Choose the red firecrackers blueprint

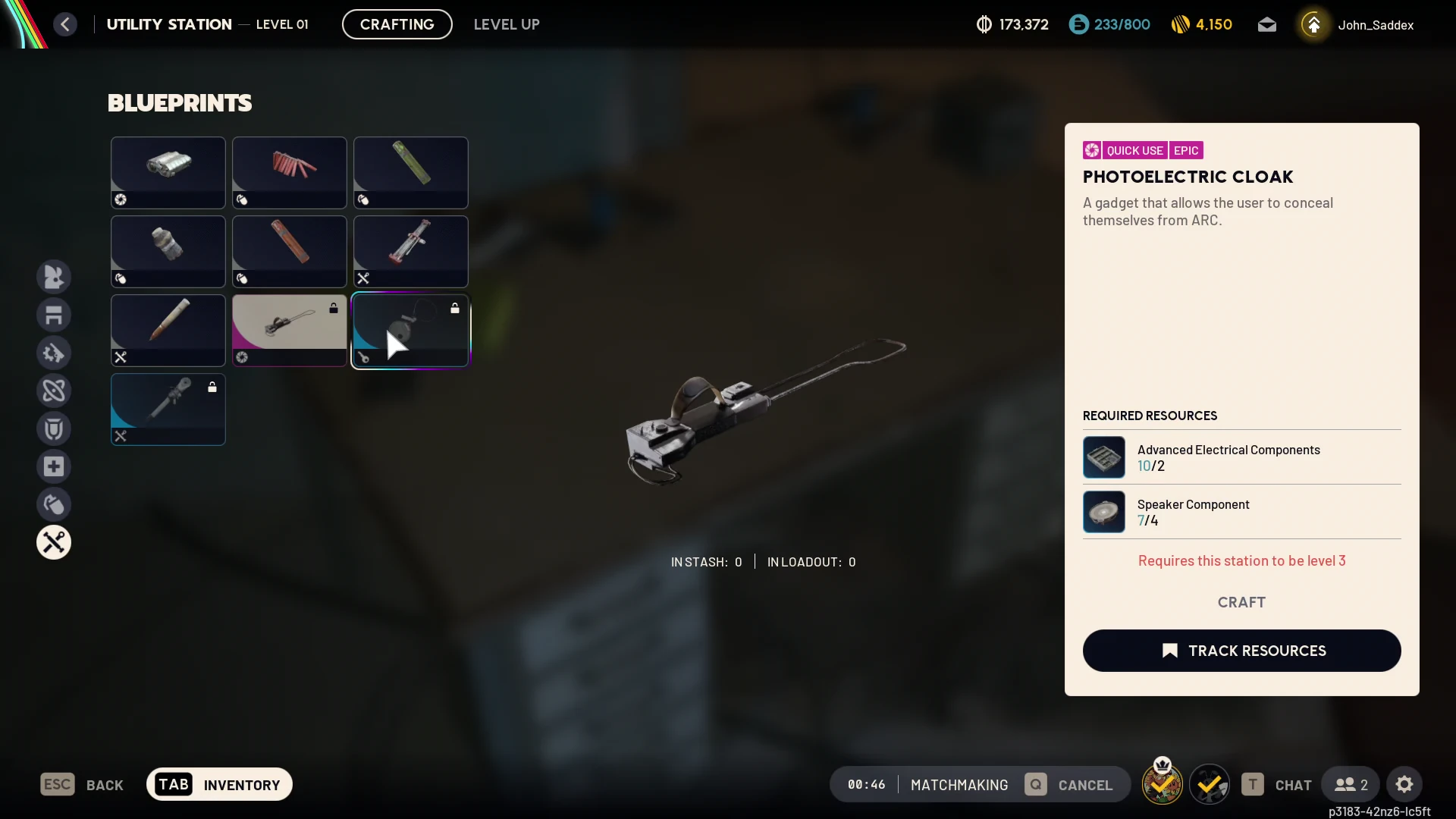(290, 172)
